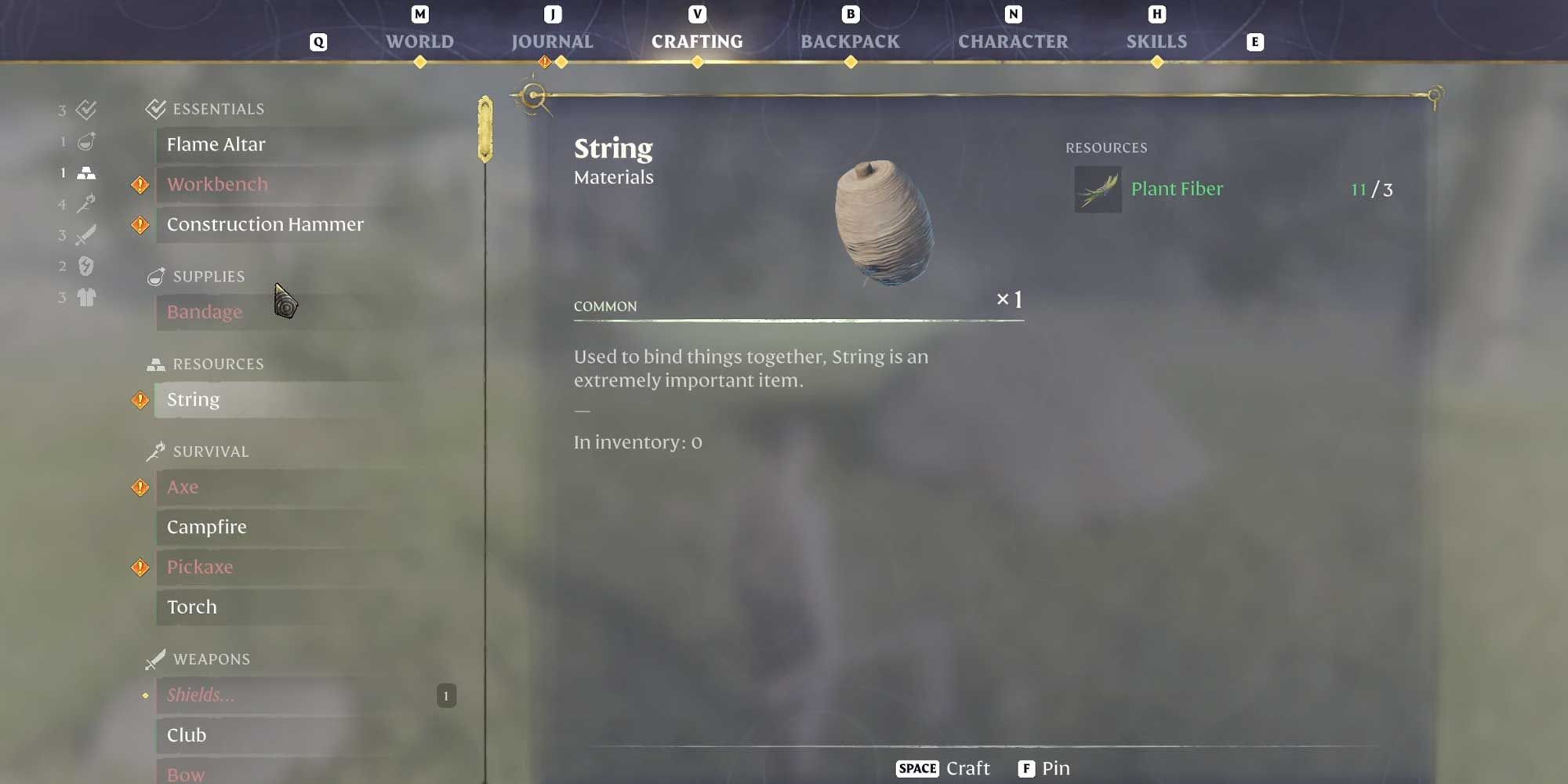Image resolution: width=1568 pixels, height=784 pixels.
Task: Click the warning badge under the Journal tab
Action: point(543,61)
